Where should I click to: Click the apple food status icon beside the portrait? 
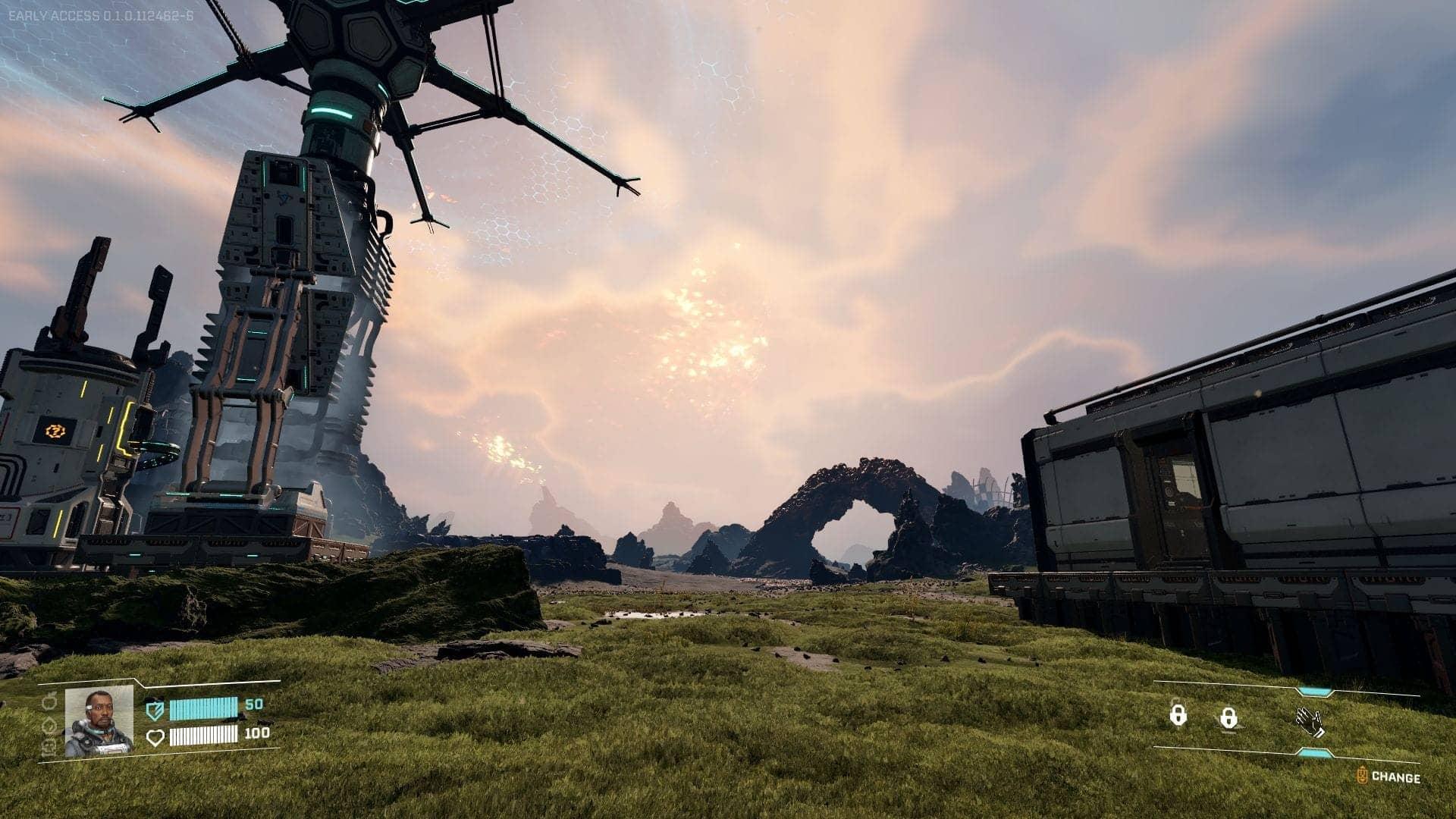coord(48,702)
